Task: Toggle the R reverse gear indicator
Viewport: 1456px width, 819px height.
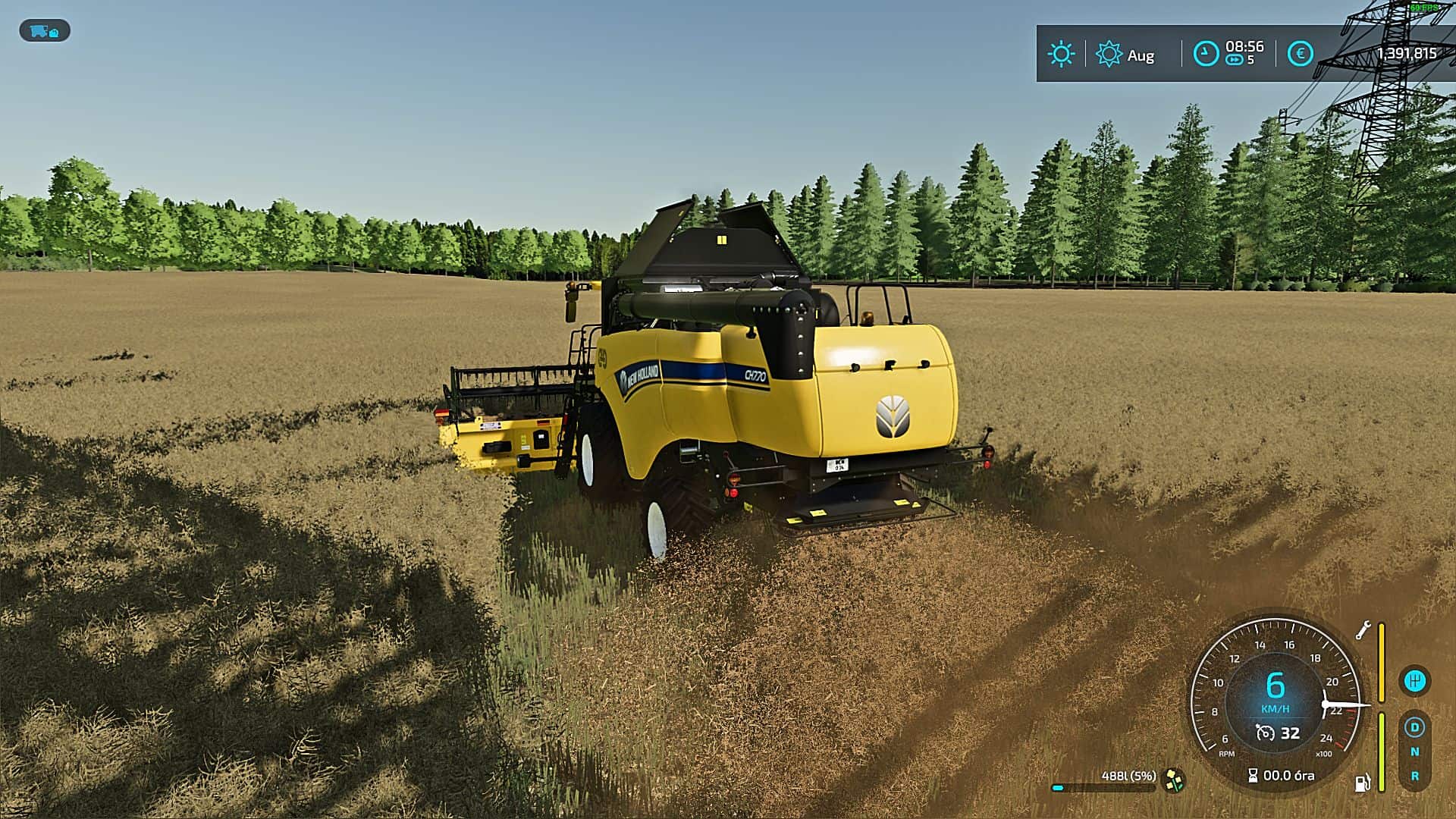Action: click(1414, 777)
